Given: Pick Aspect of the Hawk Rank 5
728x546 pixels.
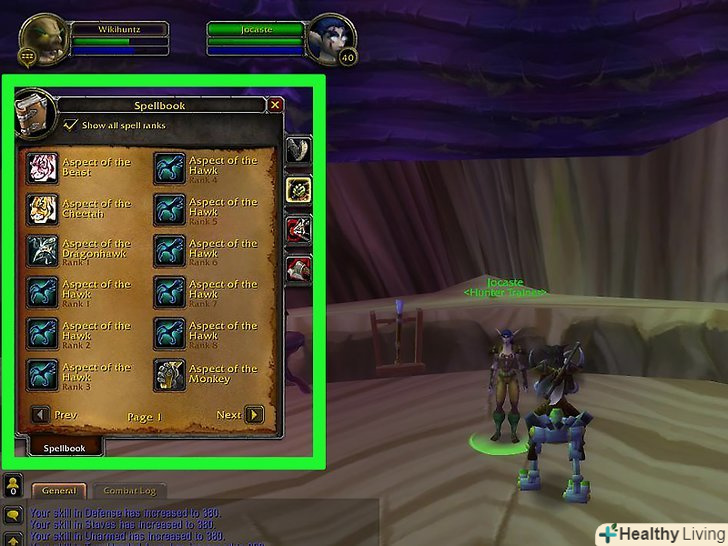Looking at the screenshot, I should [x=169, y=208].
